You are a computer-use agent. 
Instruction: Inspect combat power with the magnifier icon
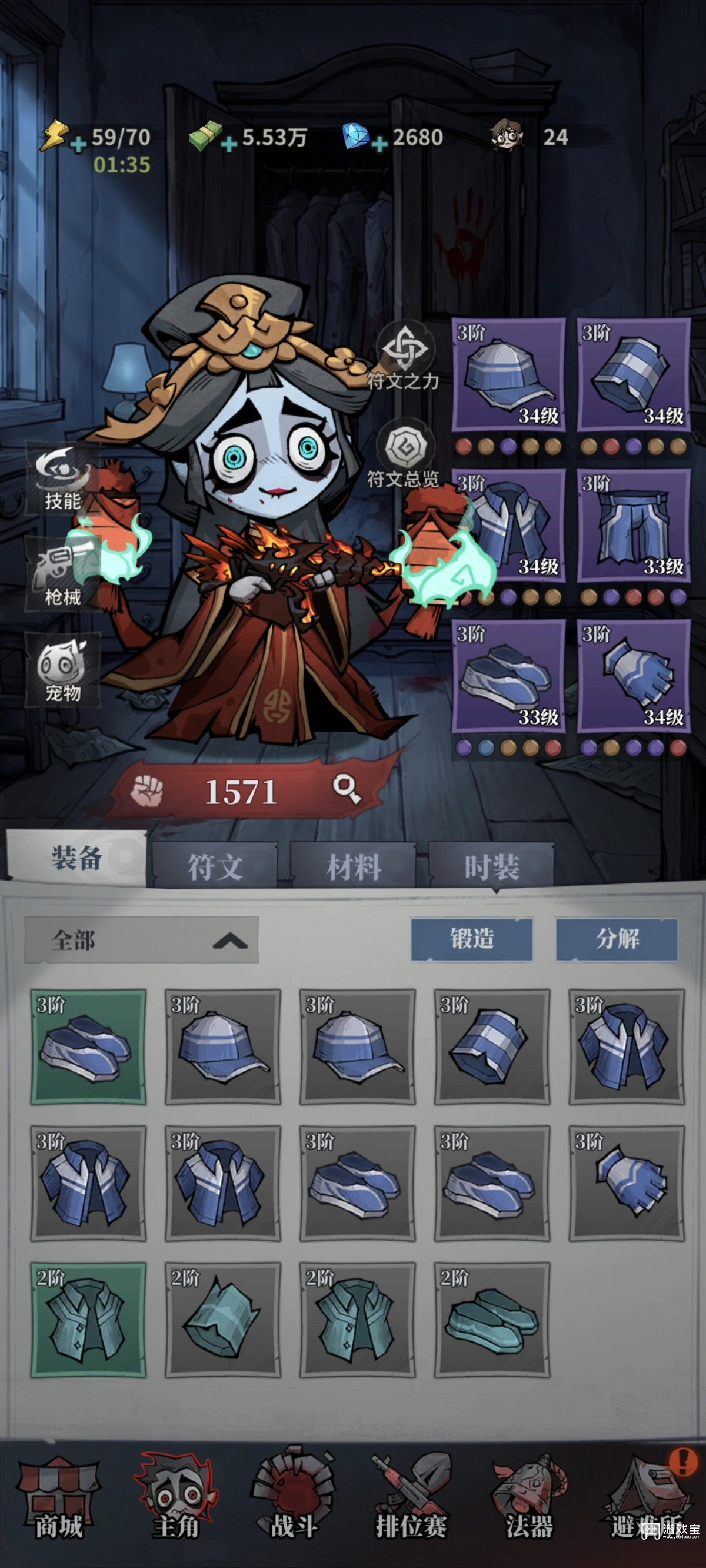347,789
